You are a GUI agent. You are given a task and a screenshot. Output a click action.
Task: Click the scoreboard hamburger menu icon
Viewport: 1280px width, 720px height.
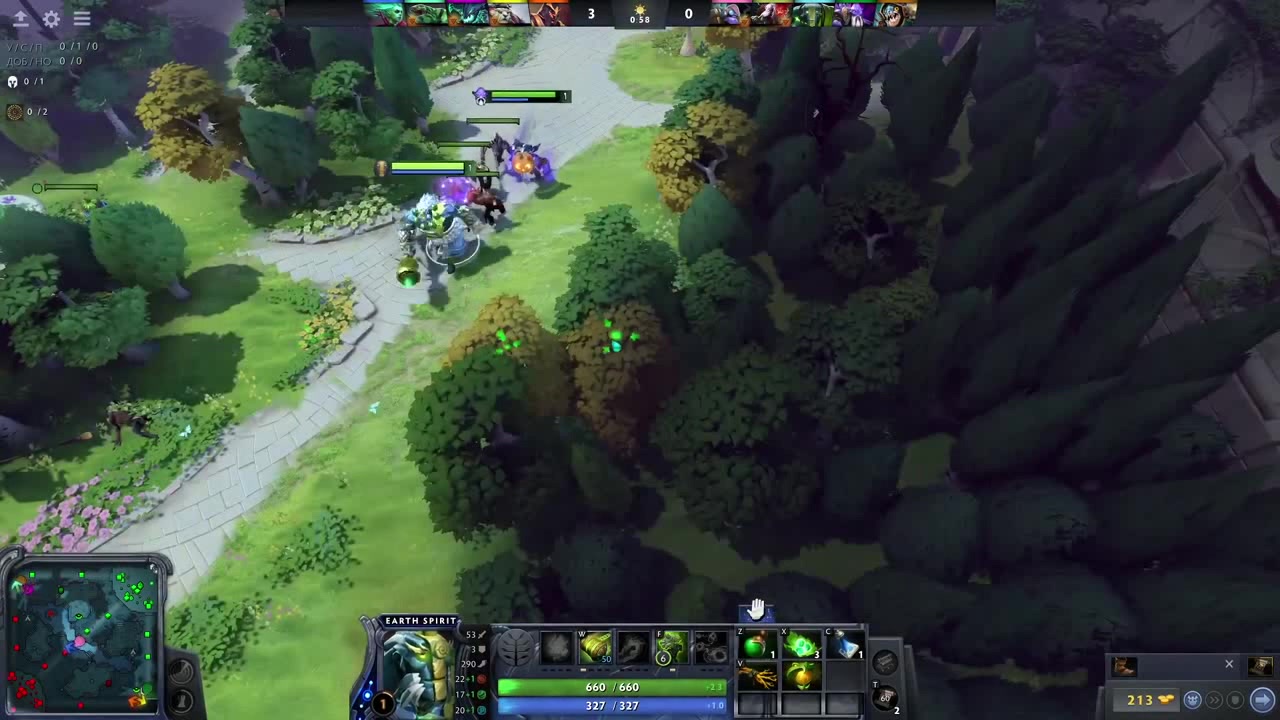pos(82,18)
